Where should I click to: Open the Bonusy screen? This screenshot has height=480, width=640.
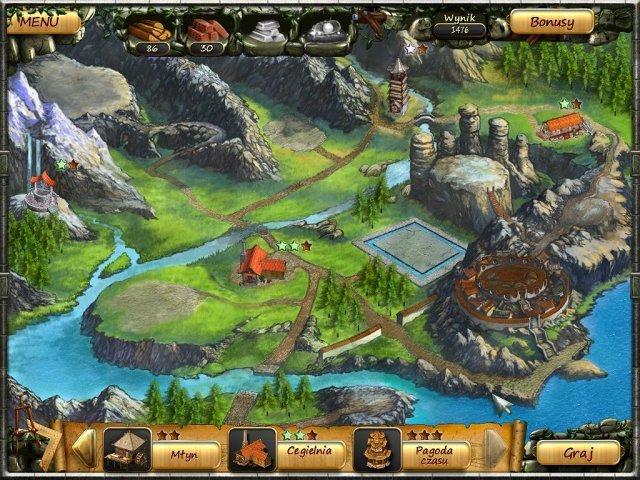(551, 21)
